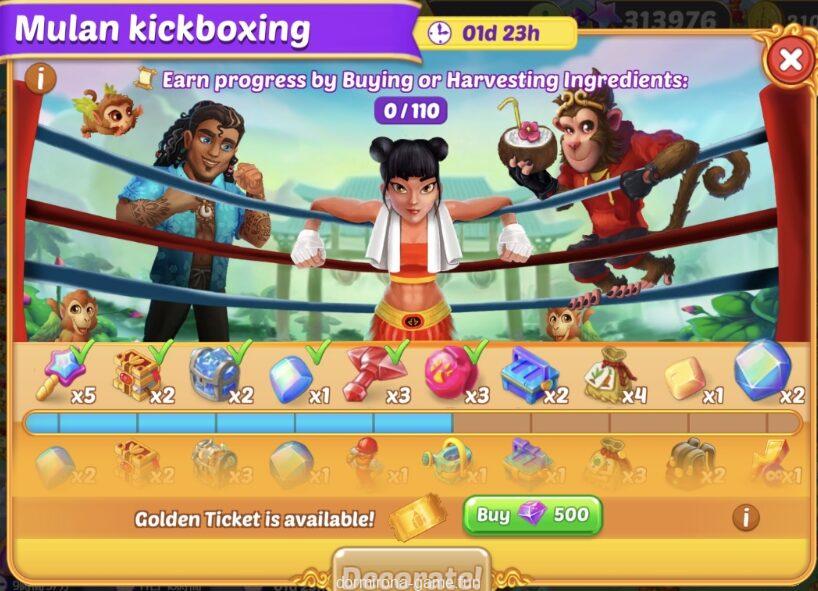Open the event info button beside the title
Screen dimensions: 818x591
point(39,78)
